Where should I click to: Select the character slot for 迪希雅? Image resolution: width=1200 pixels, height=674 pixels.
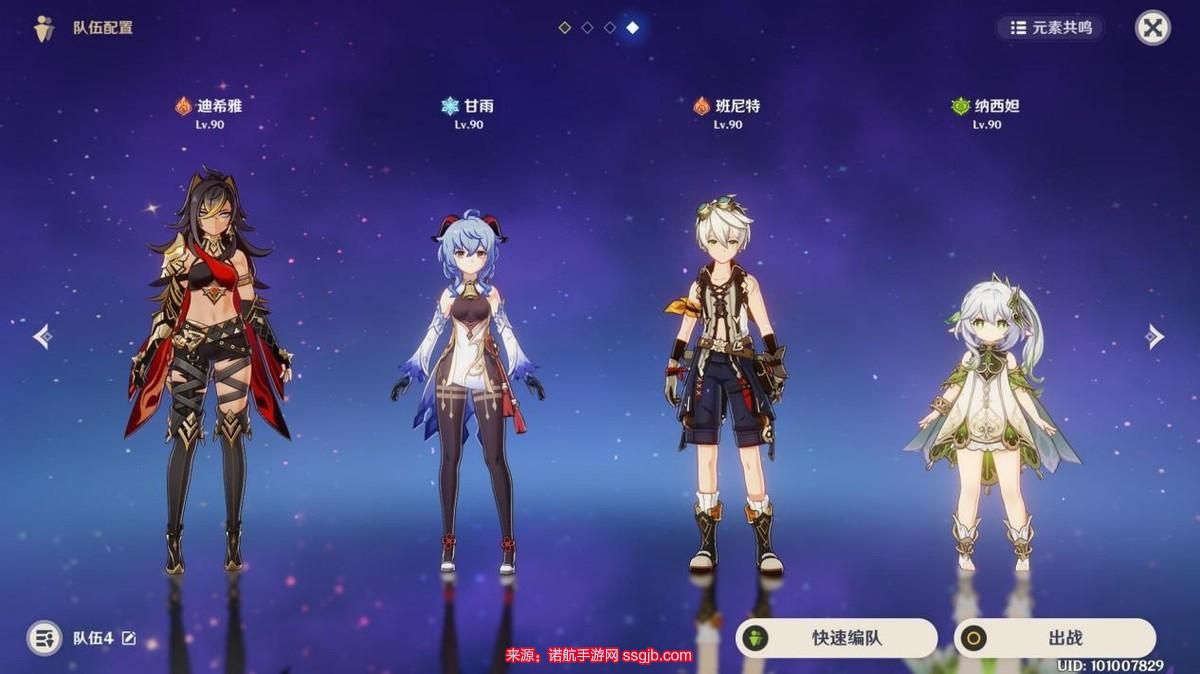point(208,370)
